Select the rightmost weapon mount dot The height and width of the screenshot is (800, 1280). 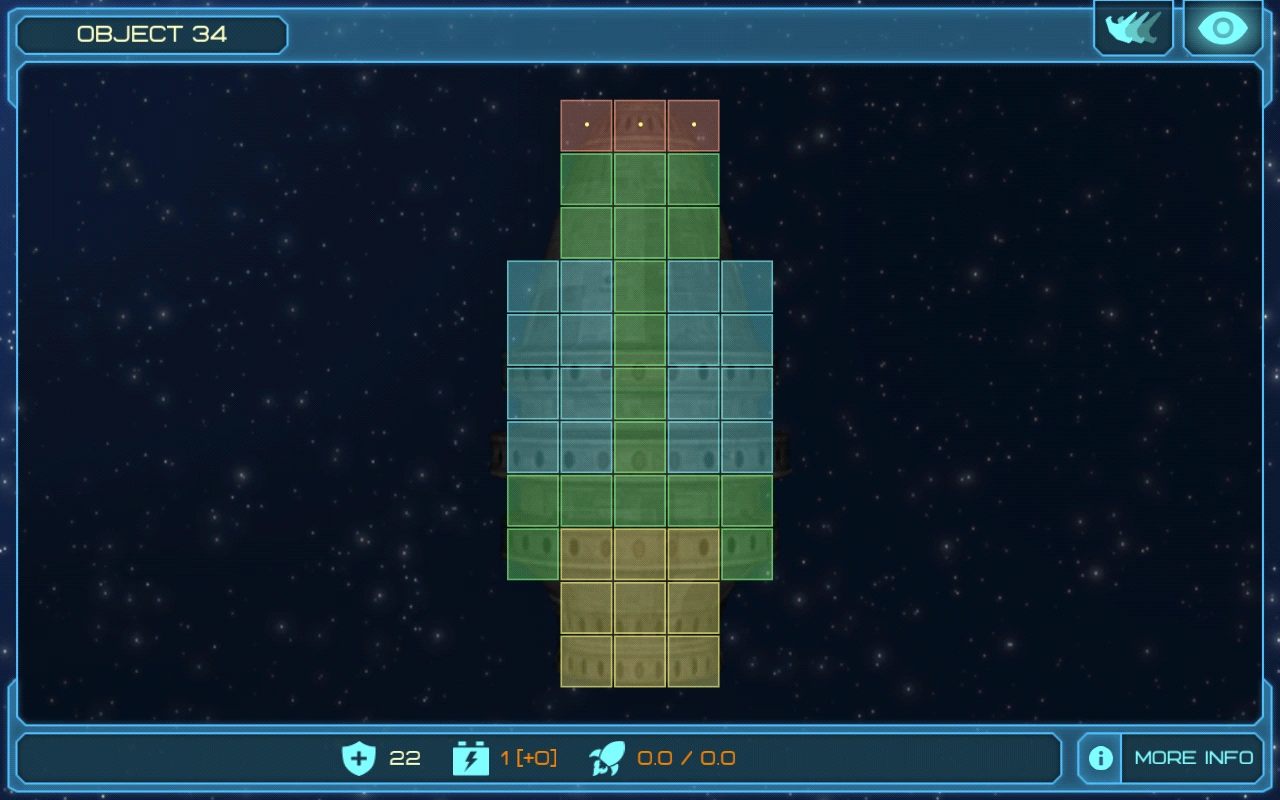pos(693,123)
